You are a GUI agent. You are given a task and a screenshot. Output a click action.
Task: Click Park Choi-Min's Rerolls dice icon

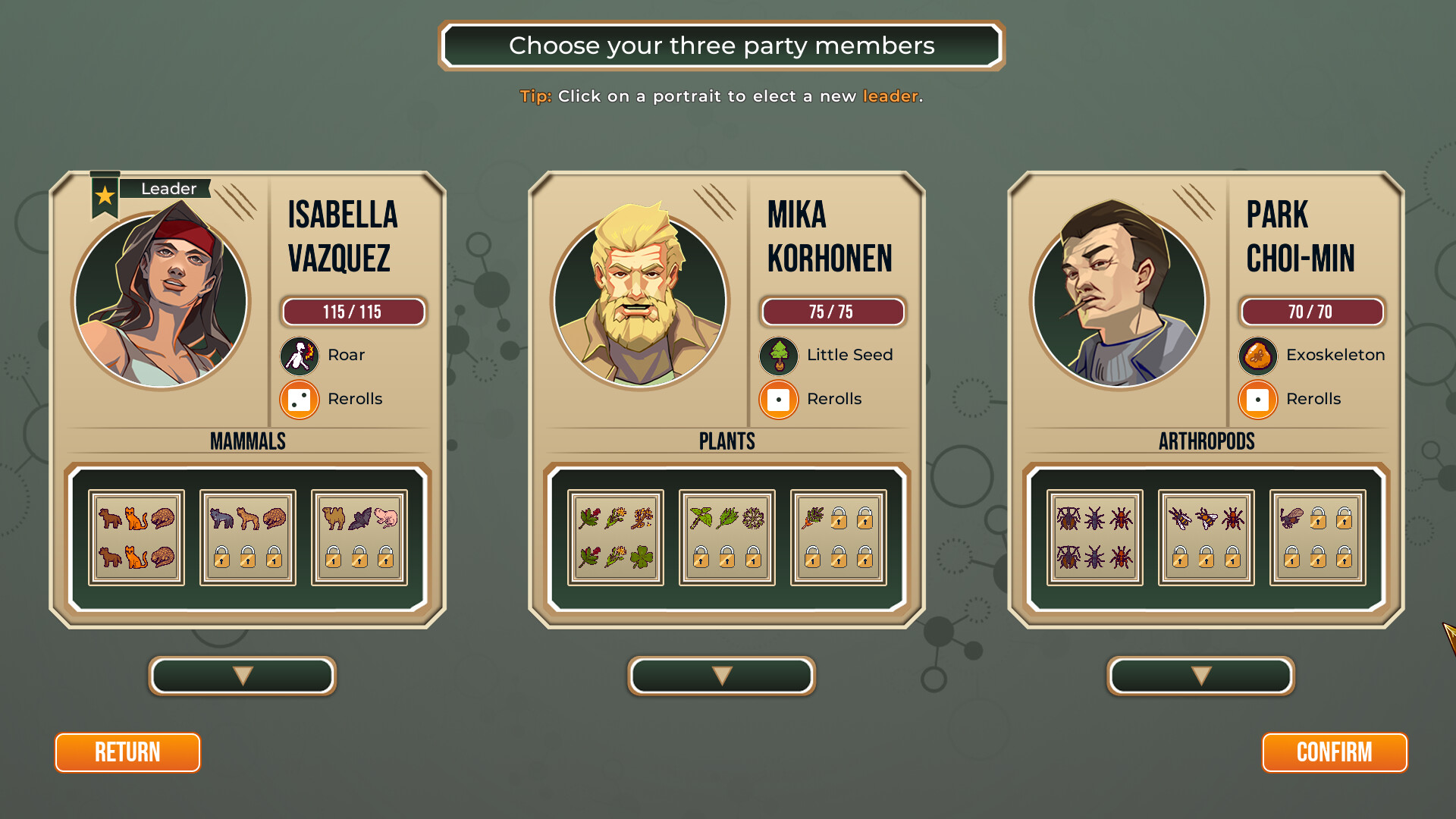pyautogui.click(x=1258, y=400)
